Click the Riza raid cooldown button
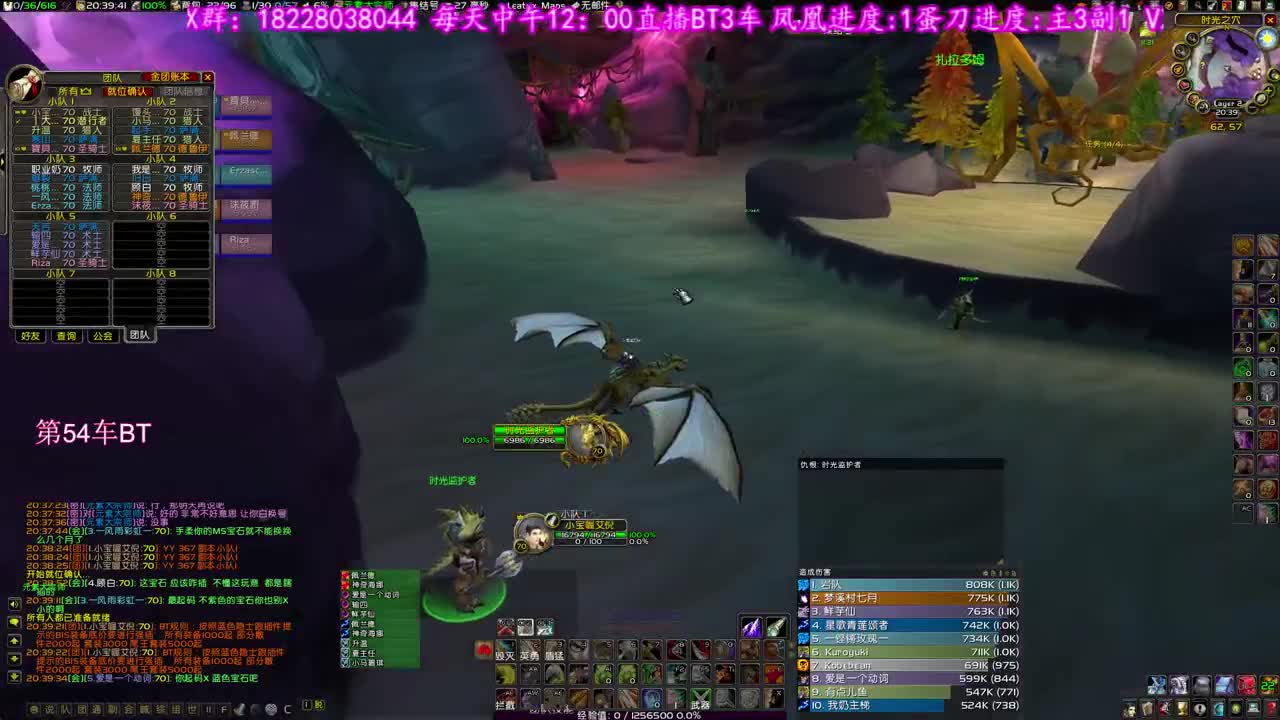The height and width of the screenshot is (720, 1280). (248, 244)
